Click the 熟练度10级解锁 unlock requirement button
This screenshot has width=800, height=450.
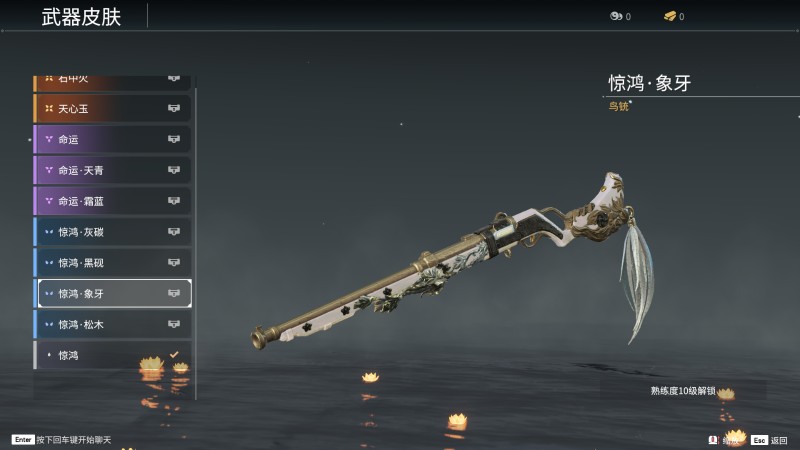point(683,392)
